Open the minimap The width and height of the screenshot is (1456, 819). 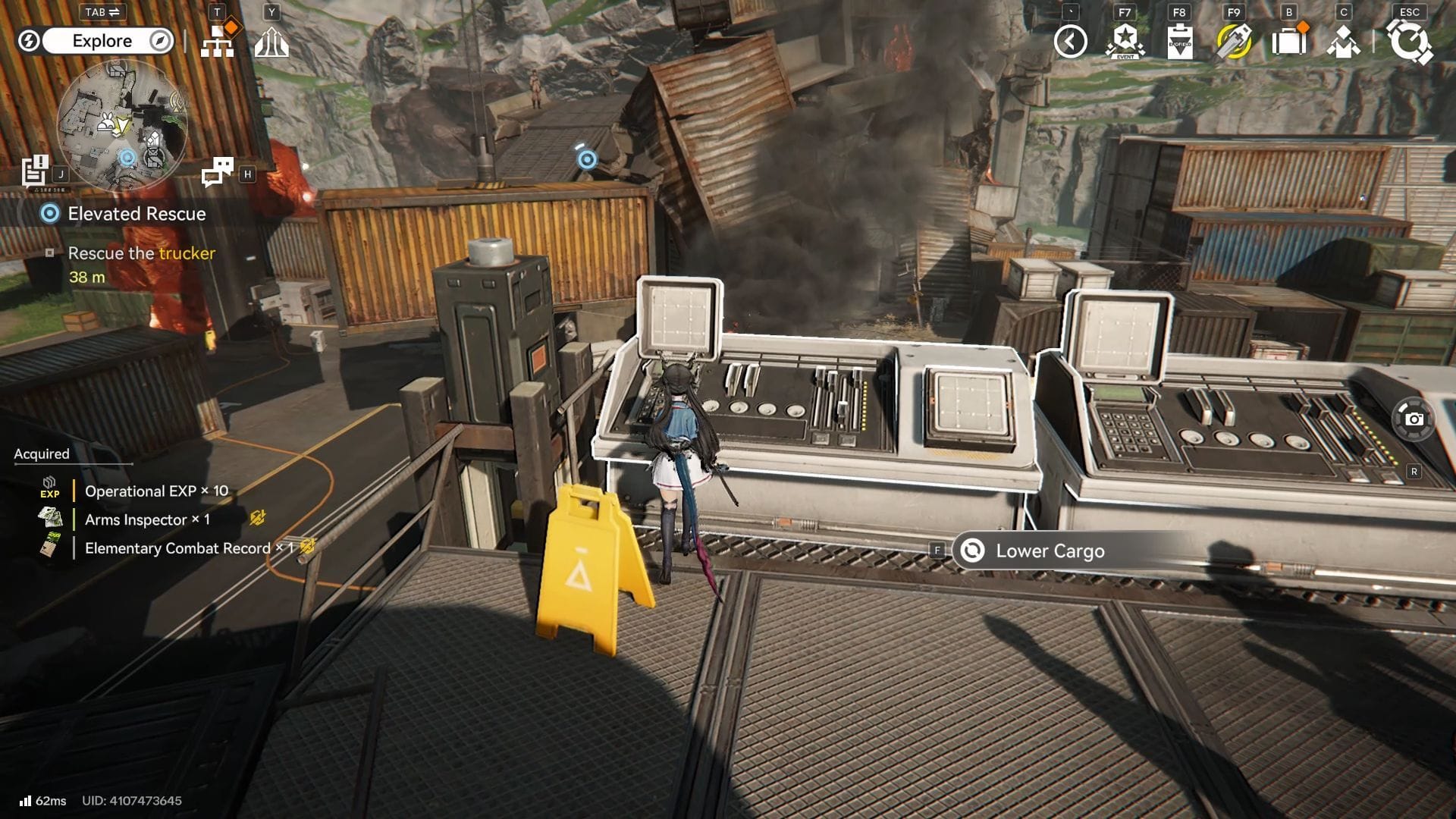(x=121, y=125)
